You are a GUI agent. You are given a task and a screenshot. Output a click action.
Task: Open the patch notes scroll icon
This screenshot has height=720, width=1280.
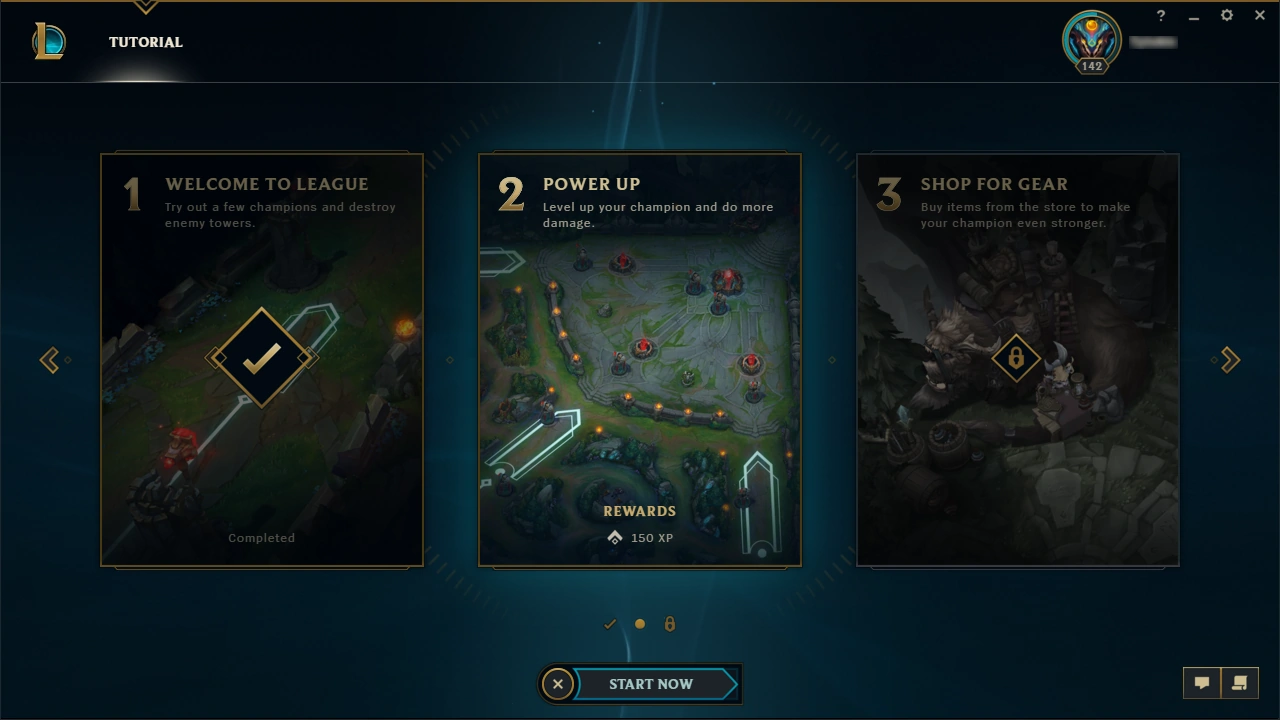pos(1240,682)
